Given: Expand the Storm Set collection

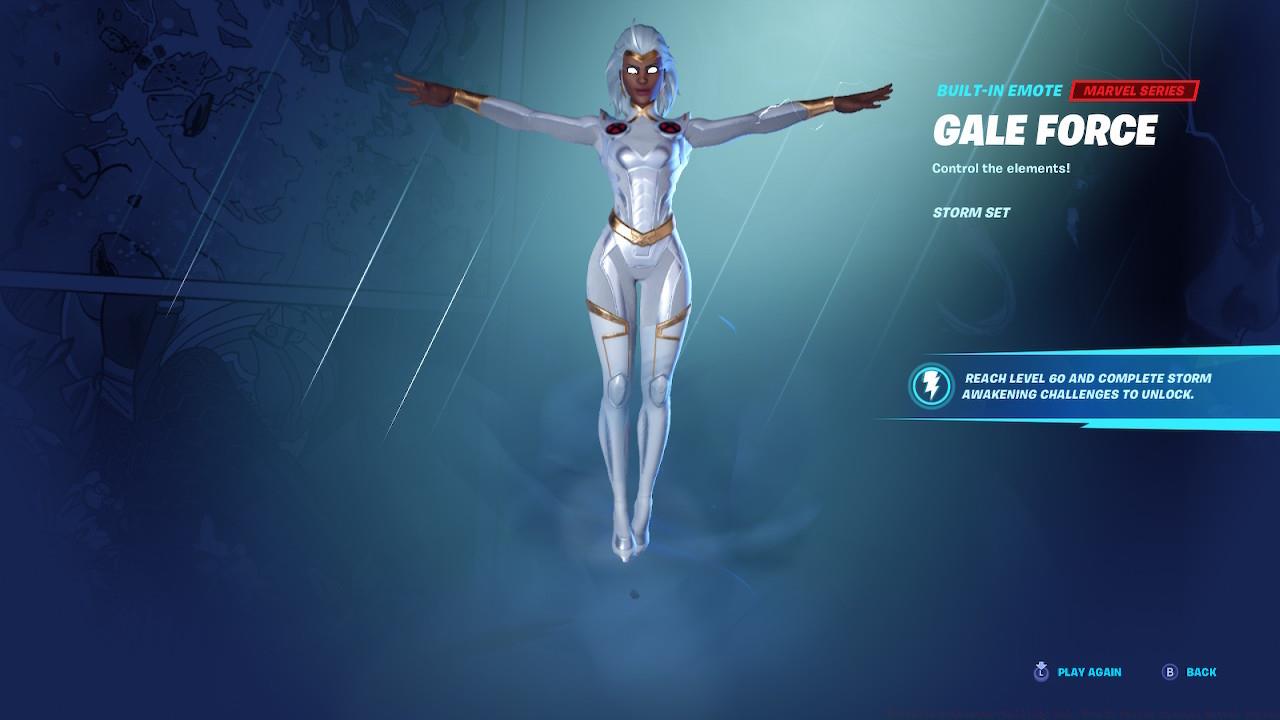Looking at the screenshot, I should [x=971, y=212].
